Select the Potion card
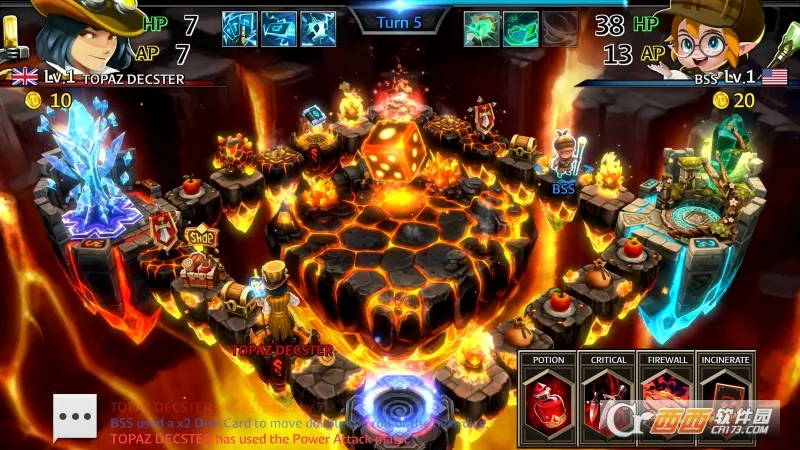This screenshot has width=800, height=450. pos(548,398)
